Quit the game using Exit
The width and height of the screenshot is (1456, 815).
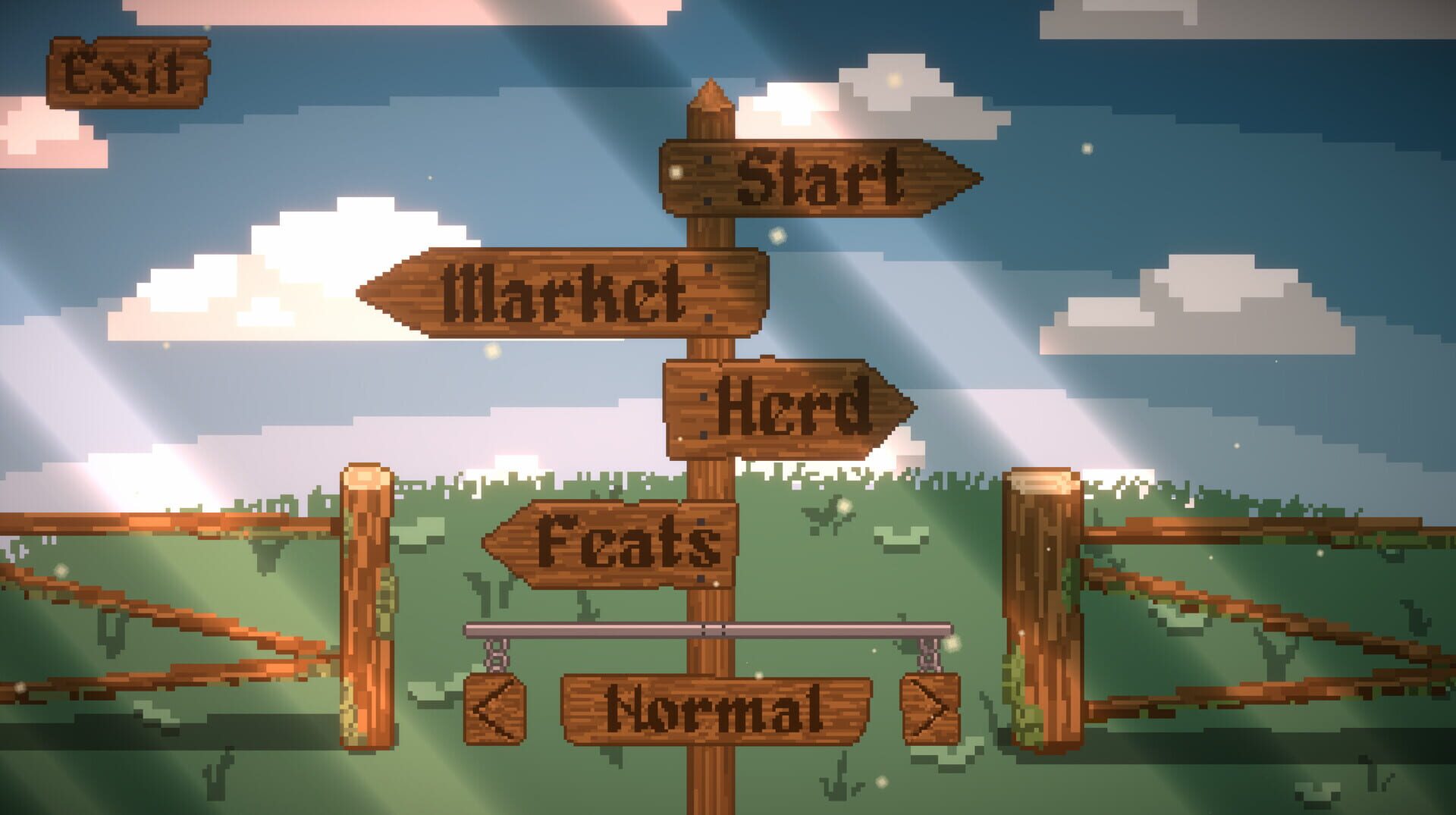pyautogui.click(x=129, y=72)
